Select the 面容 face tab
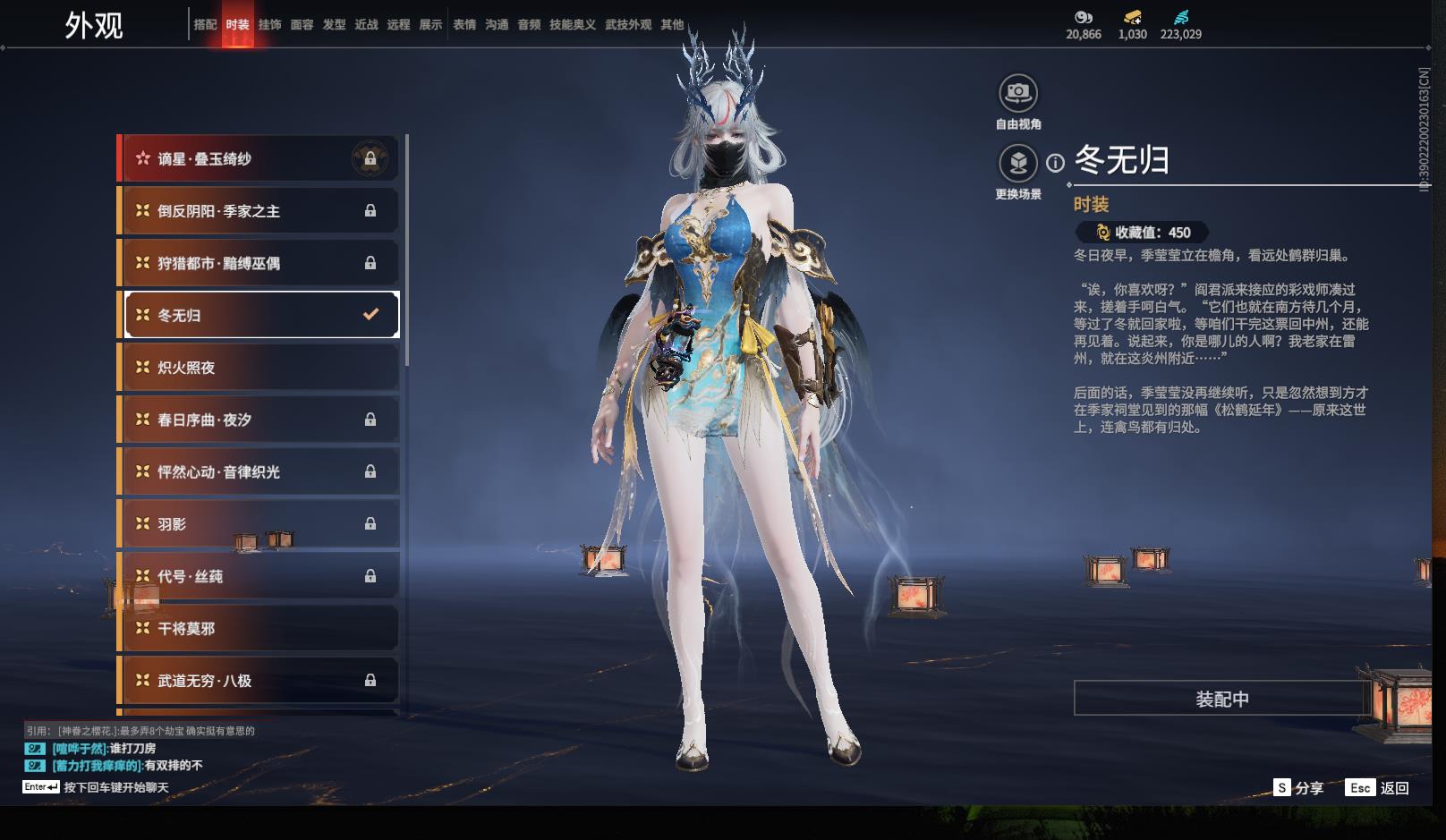 pos(302,25)
